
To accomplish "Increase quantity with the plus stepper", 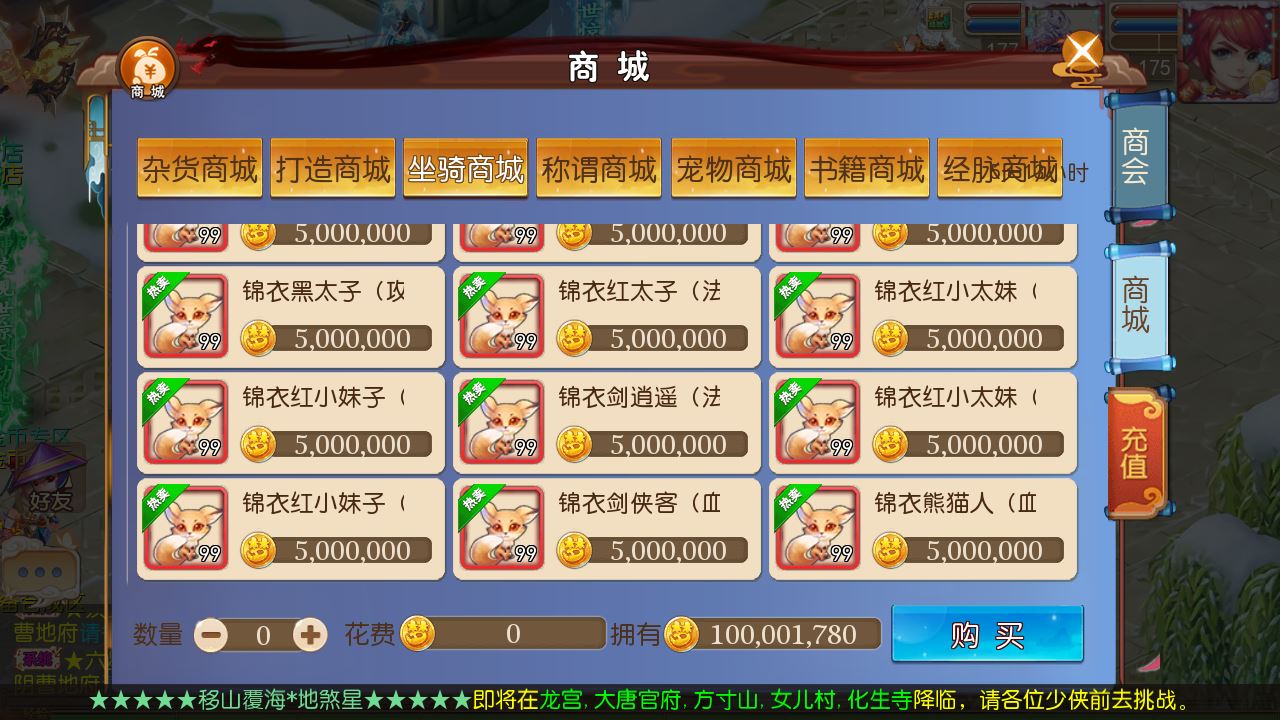I will (312, 634).
